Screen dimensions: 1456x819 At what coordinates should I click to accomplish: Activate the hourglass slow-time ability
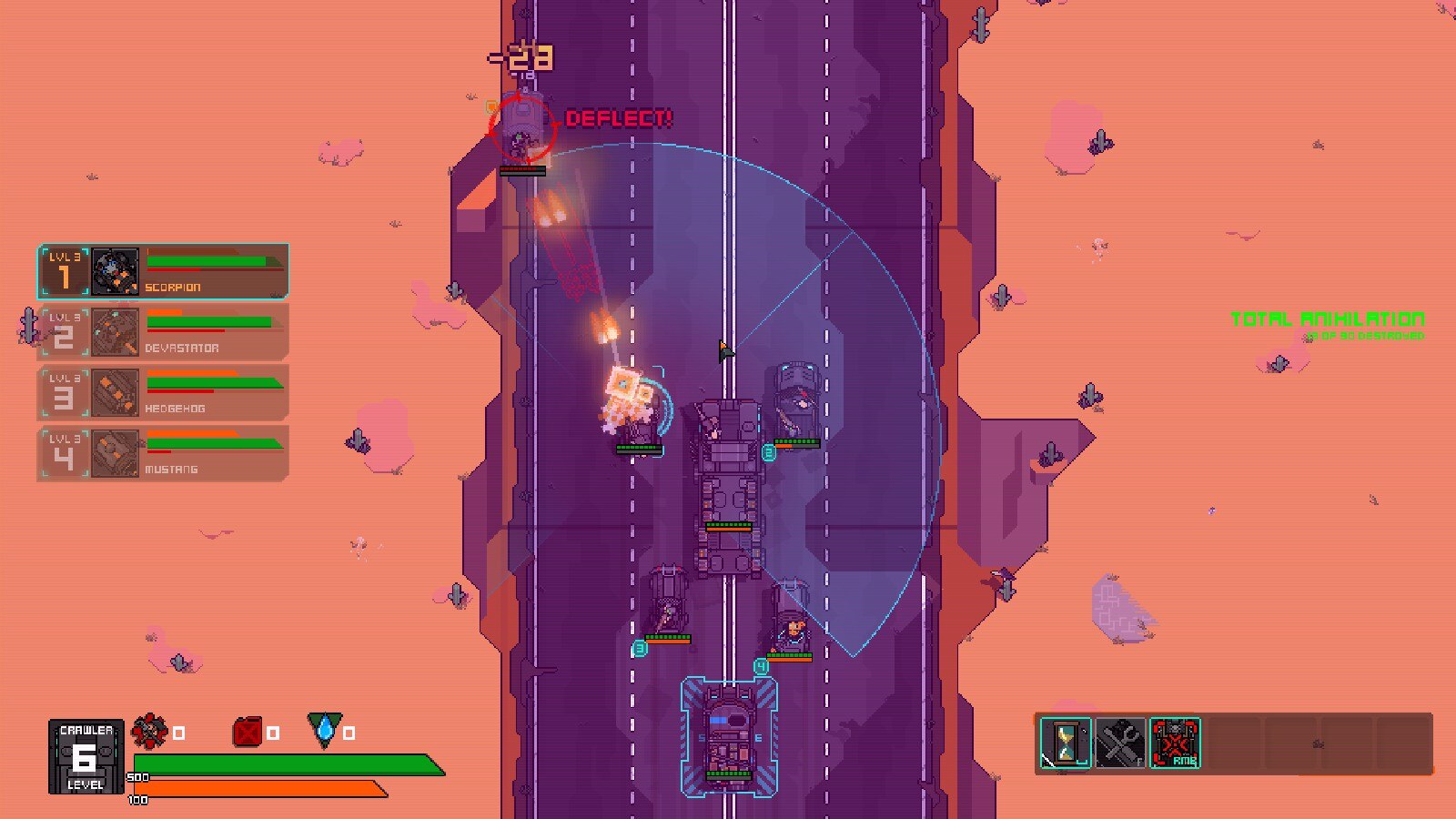click(1066, 743)
